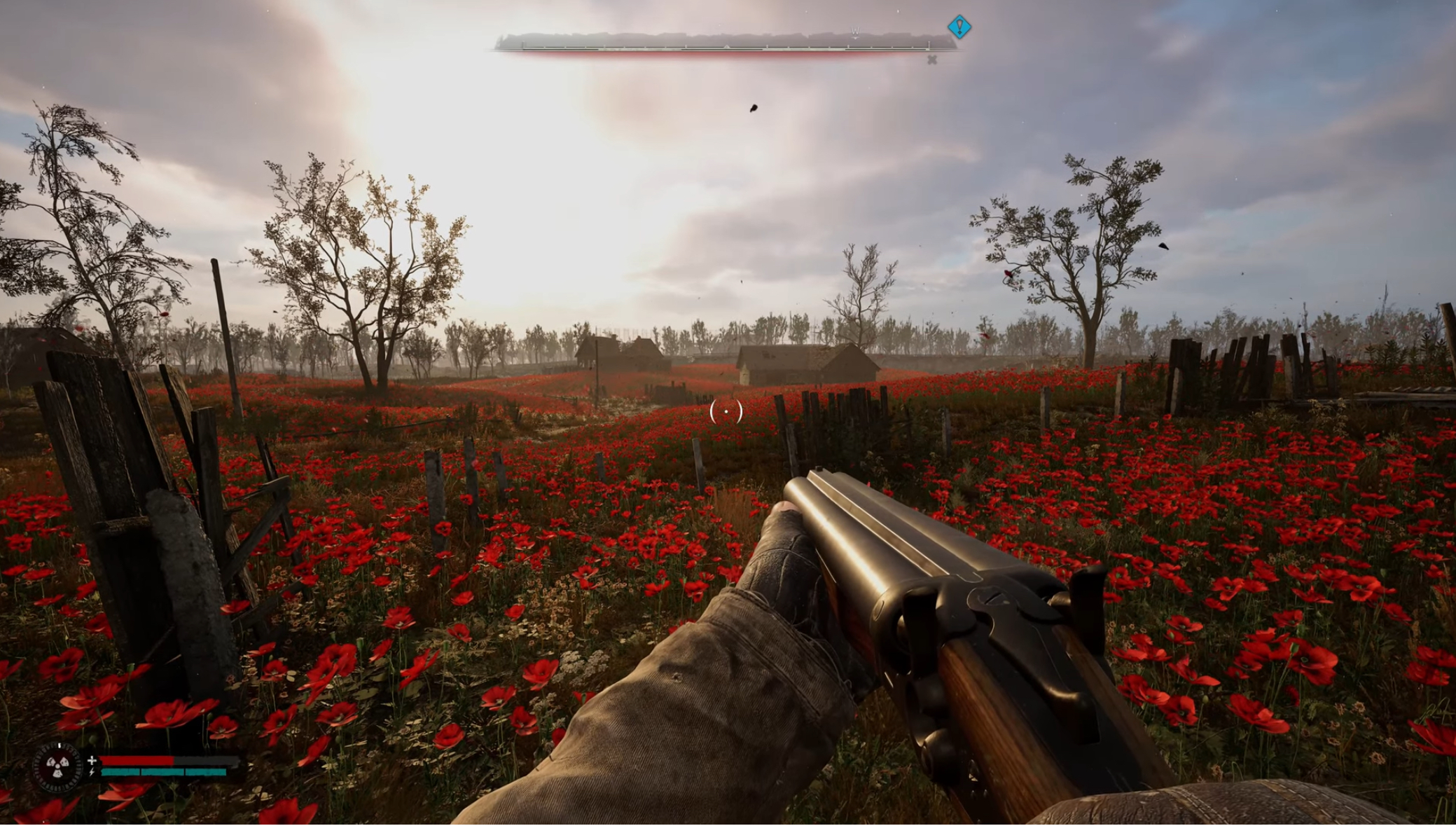Click the blue exclamation quest marker
The width and height of the screenshot is (1456, 826).
pos(959,27)
